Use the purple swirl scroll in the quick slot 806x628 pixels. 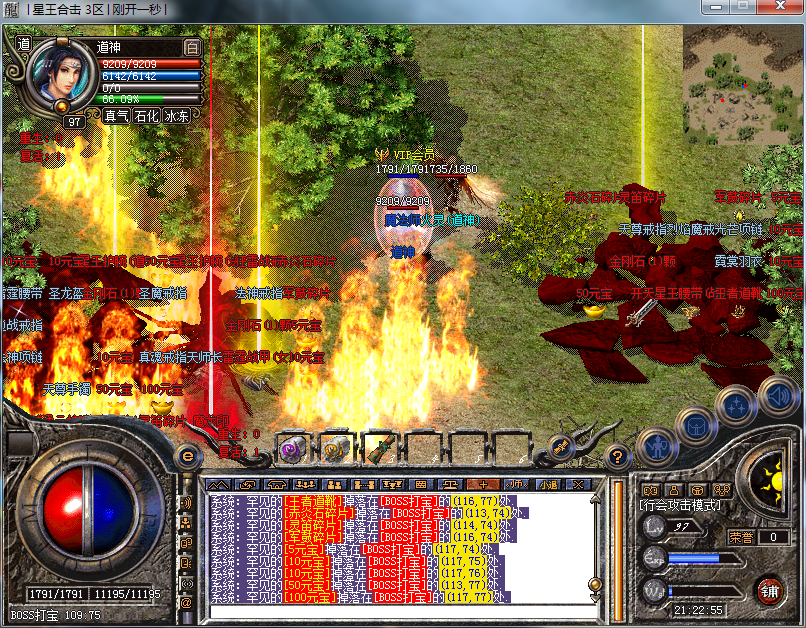click(x=292, y=450)
